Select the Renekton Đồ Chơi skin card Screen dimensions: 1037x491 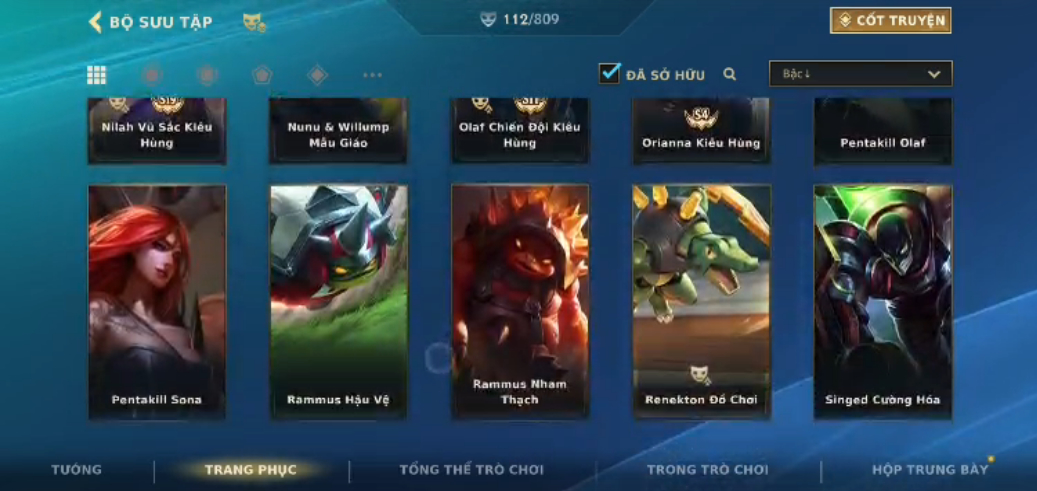click(701, 300)
